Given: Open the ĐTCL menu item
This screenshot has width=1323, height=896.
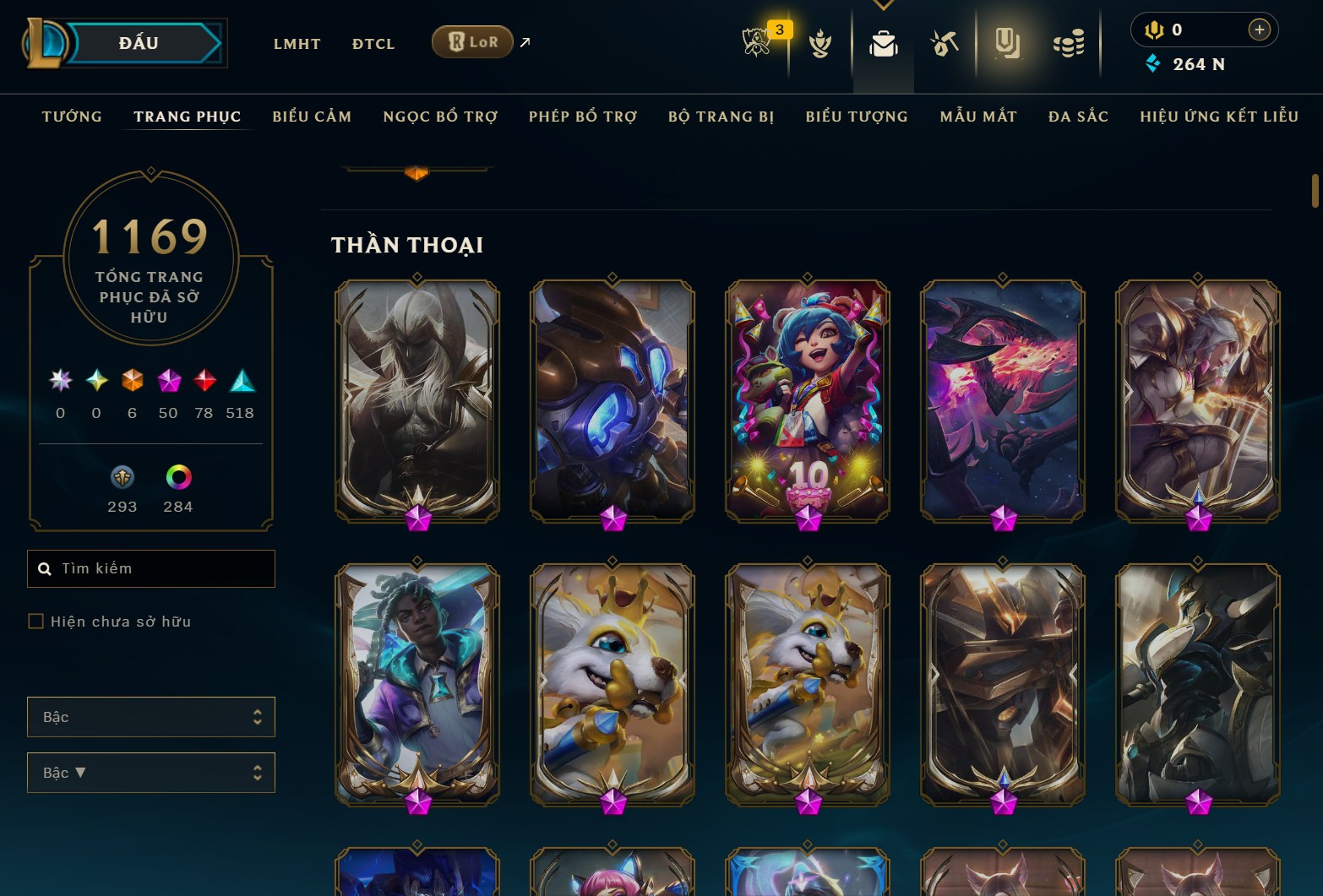Looking at the screenshot, I should pos(373,44).
